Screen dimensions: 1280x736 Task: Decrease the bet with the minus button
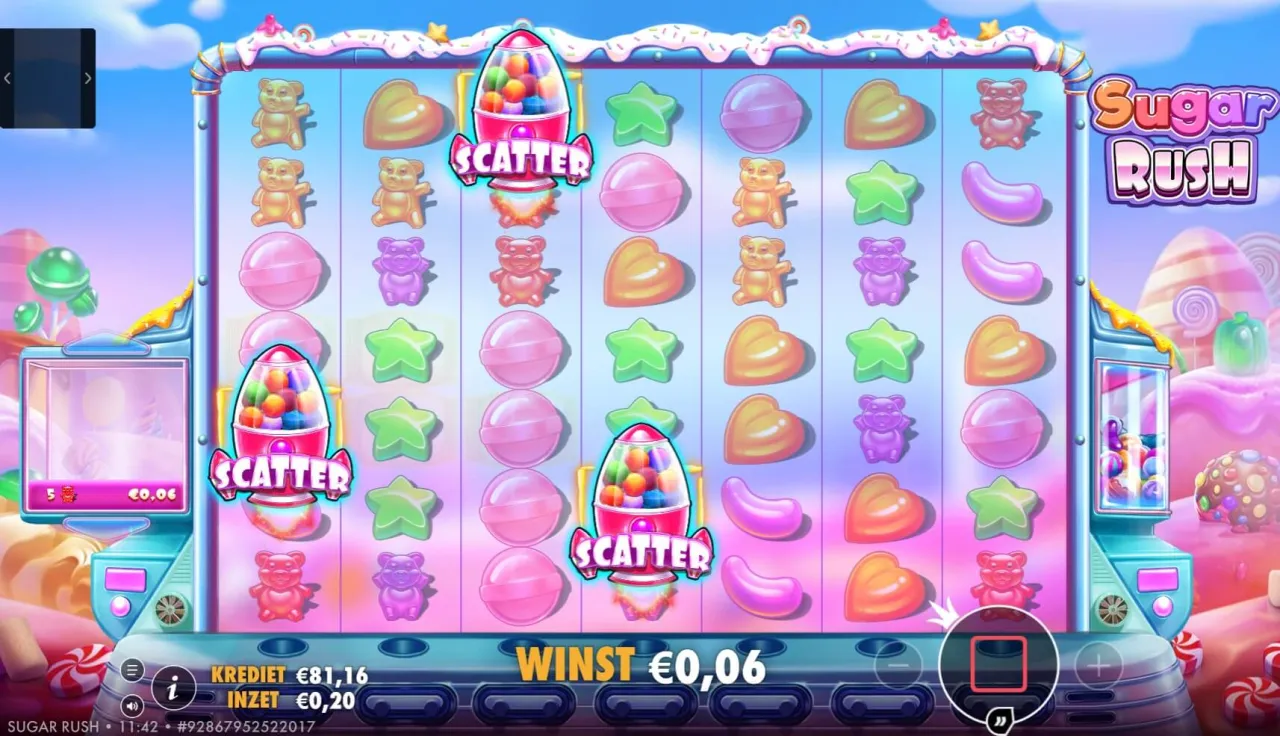point(899,664)
